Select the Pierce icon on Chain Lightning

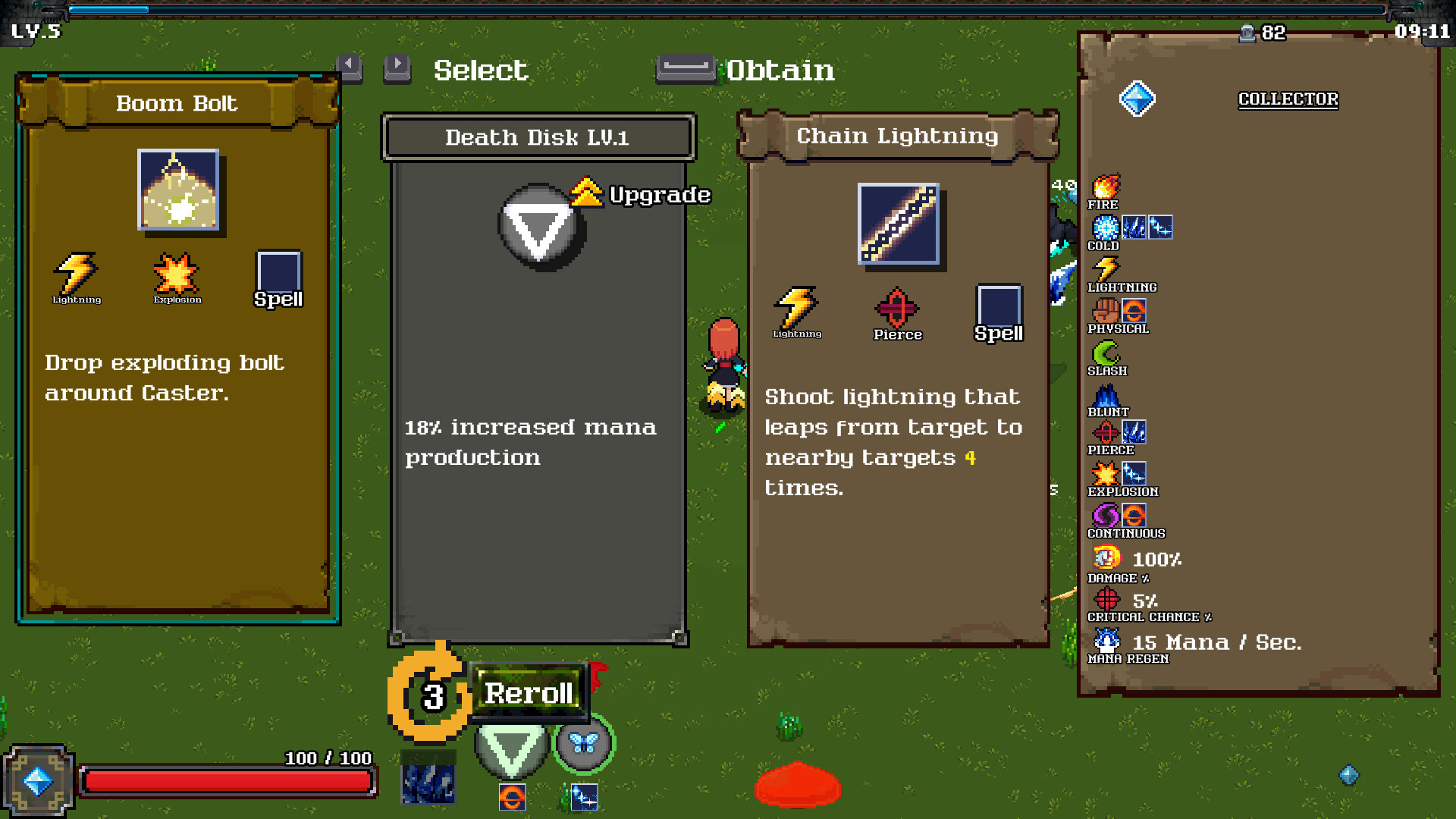(x=898, y=309)
